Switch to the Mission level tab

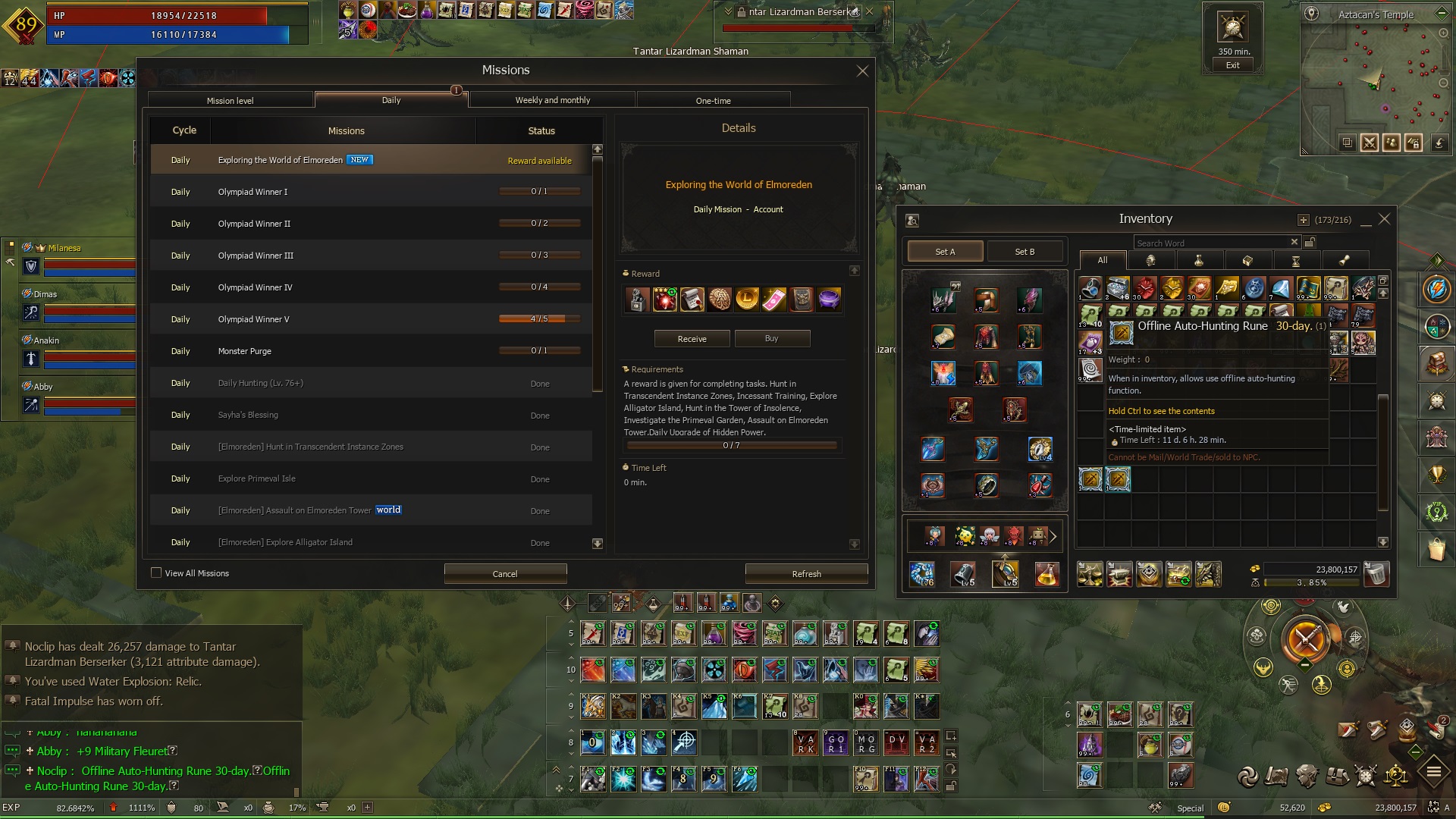tap(231, 100)
